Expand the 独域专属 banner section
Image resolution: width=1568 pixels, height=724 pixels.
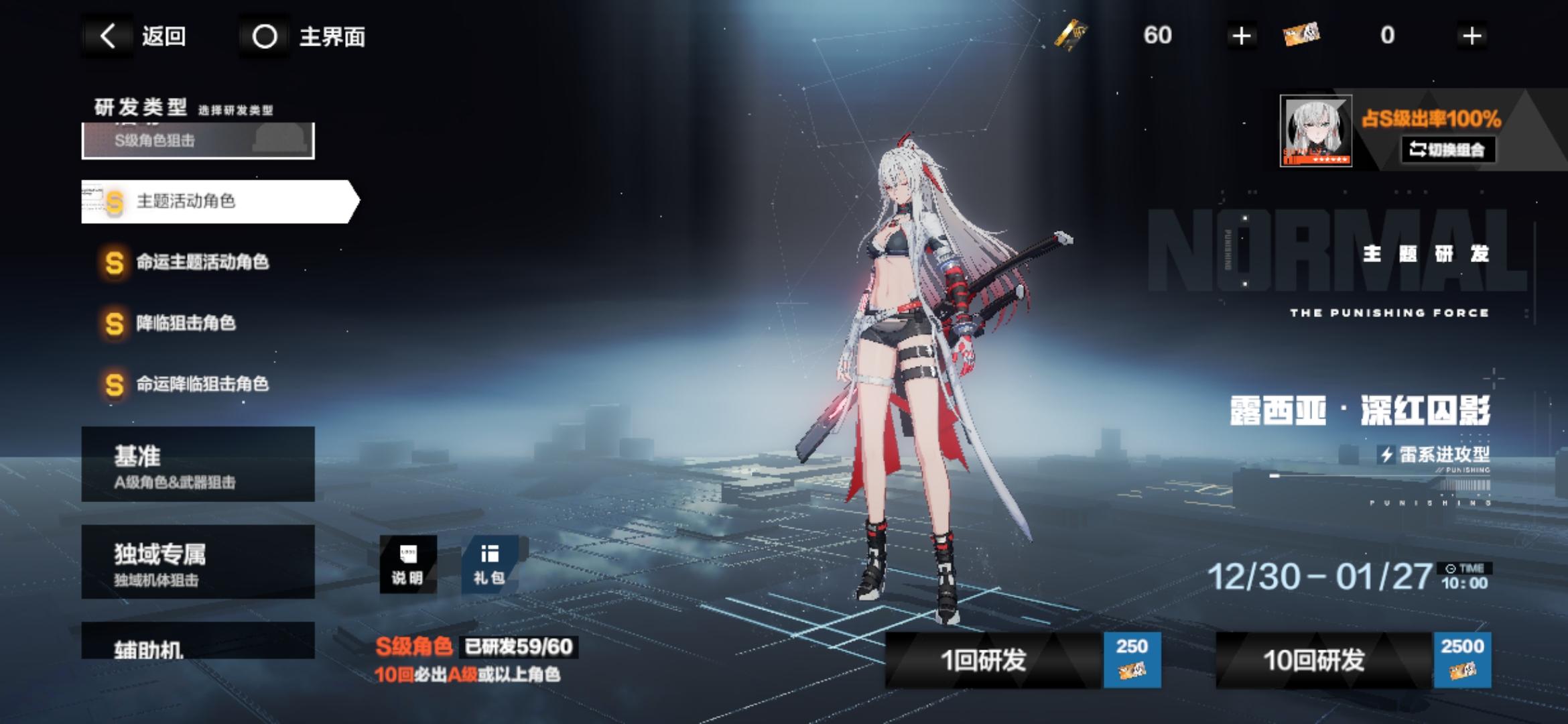pos(198,562)
